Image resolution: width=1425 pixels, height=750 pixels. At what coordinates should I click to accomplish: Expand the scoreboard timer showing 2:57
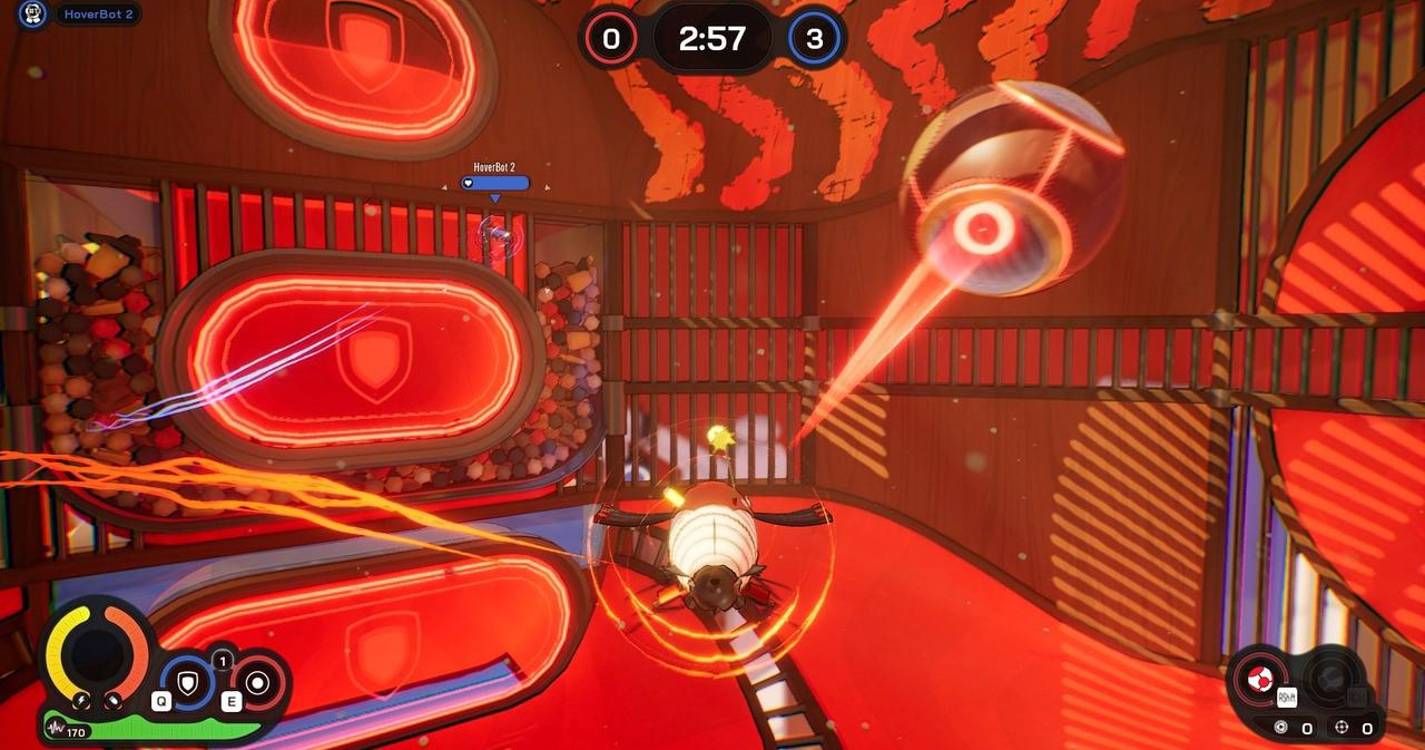(713, 38)
